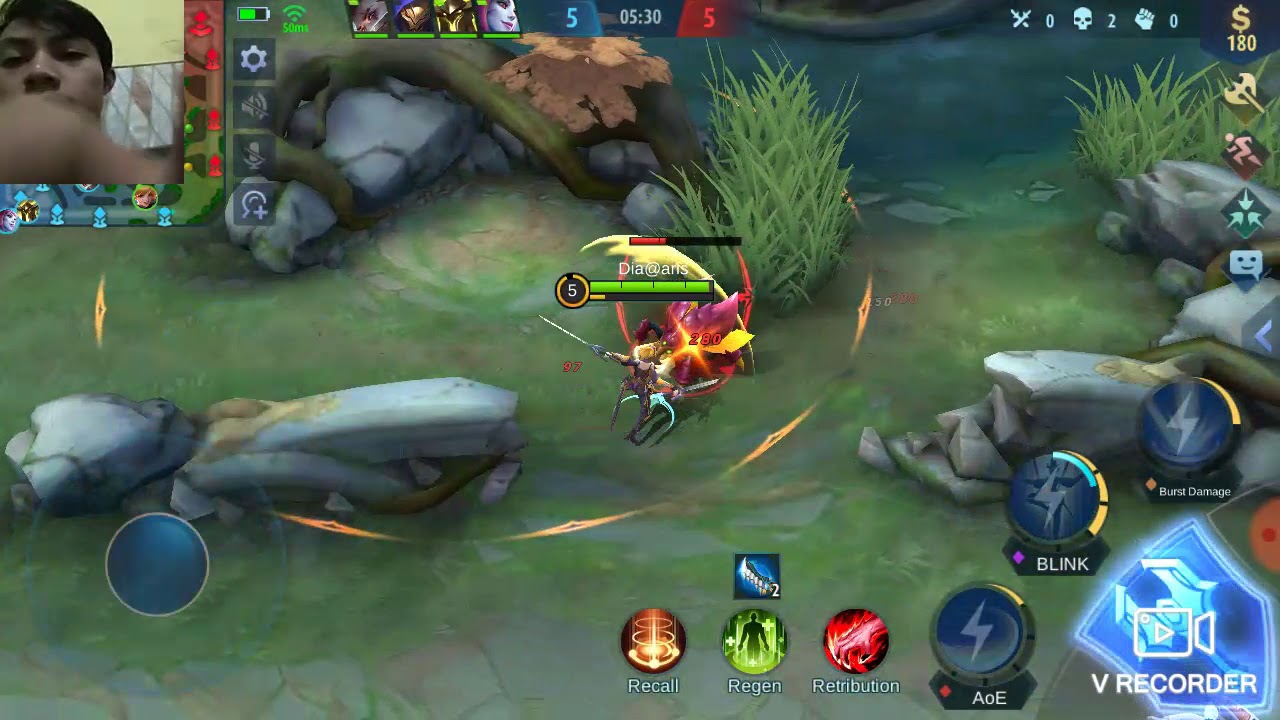
Task: Toggle the muted speaker icon
Action: 254,106
